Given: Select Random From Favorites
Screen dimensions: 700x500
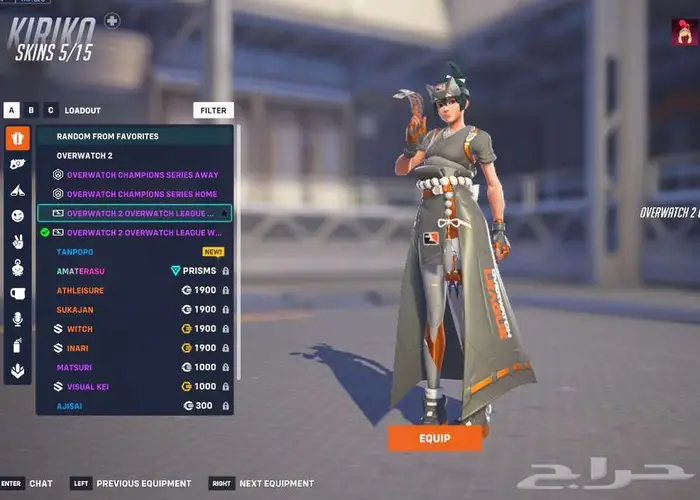Looking at the screenshot, I should (x=108, y=136).
